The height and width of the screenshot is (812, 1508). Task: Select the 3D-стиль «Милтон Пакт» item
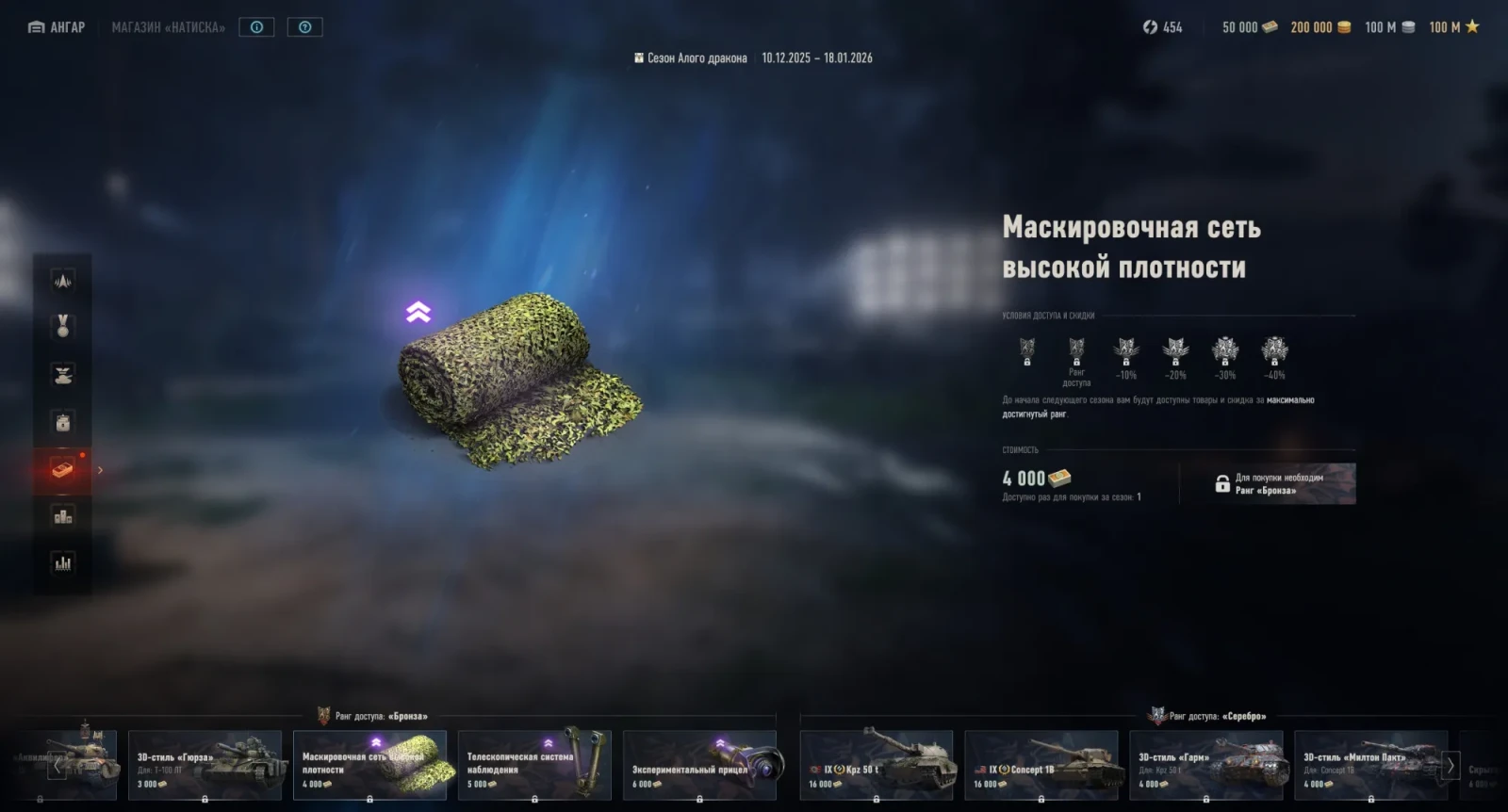[x=1370, y=765]
